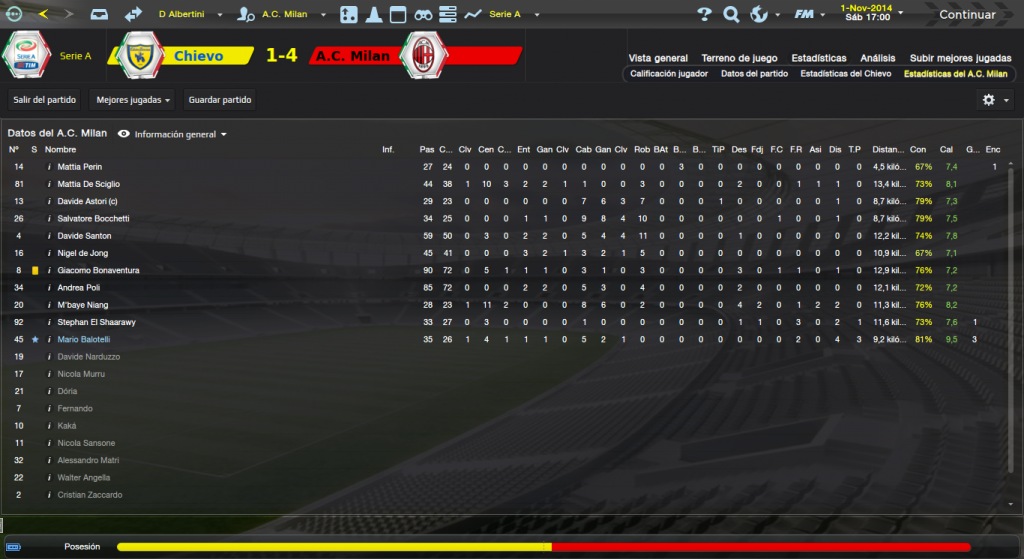Show the Estadísticas tab
This screenshot has width=1024, height=559.
pos(818,58)
